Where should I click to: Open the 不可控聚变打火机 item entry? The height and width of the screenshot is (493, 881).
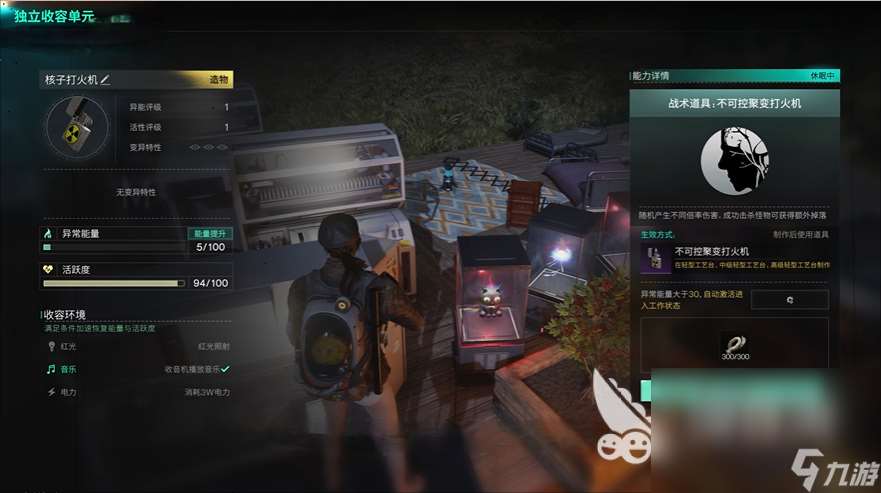click(736, 258)
